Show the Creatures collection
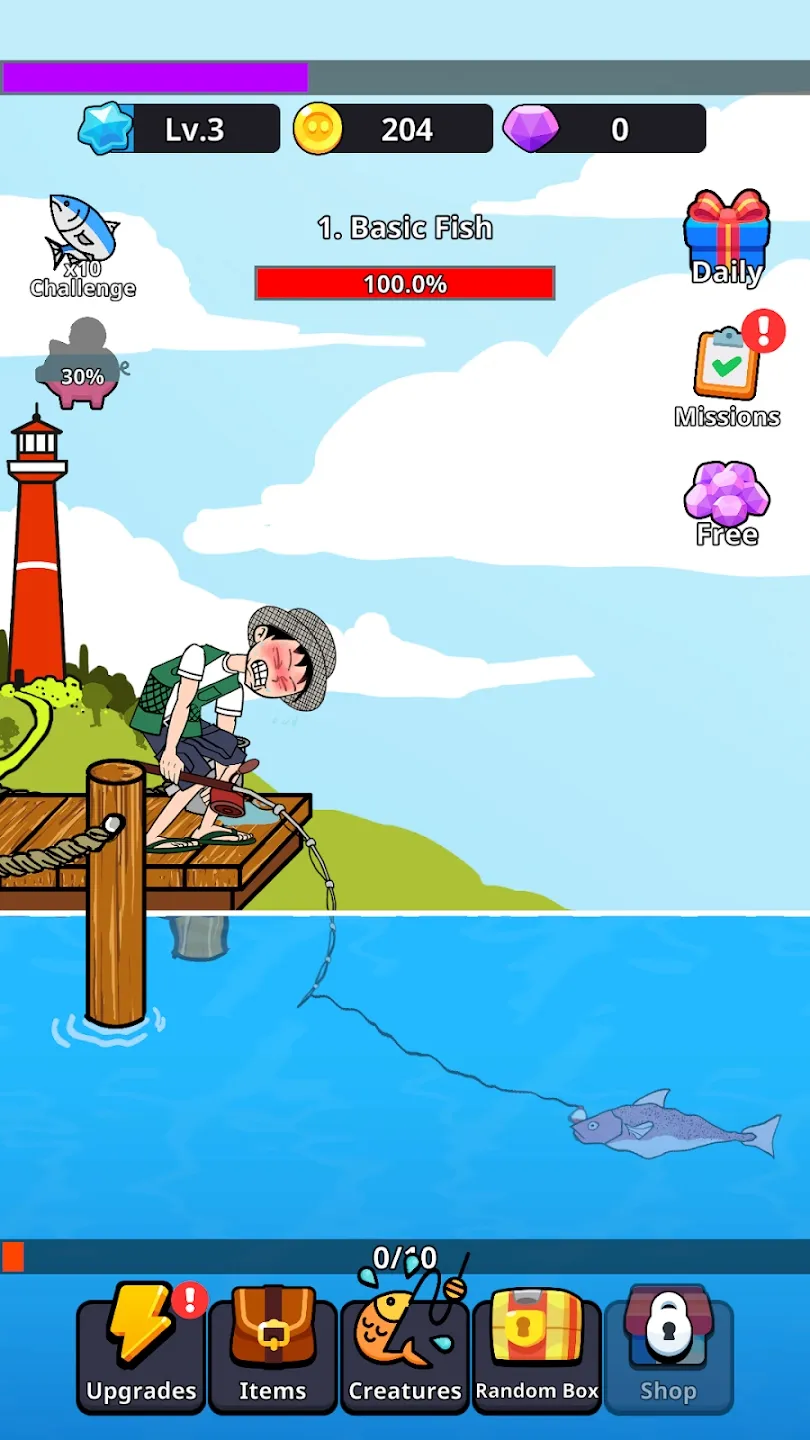The width and height of the screenshot is (810, 1440). [405, 1352]
